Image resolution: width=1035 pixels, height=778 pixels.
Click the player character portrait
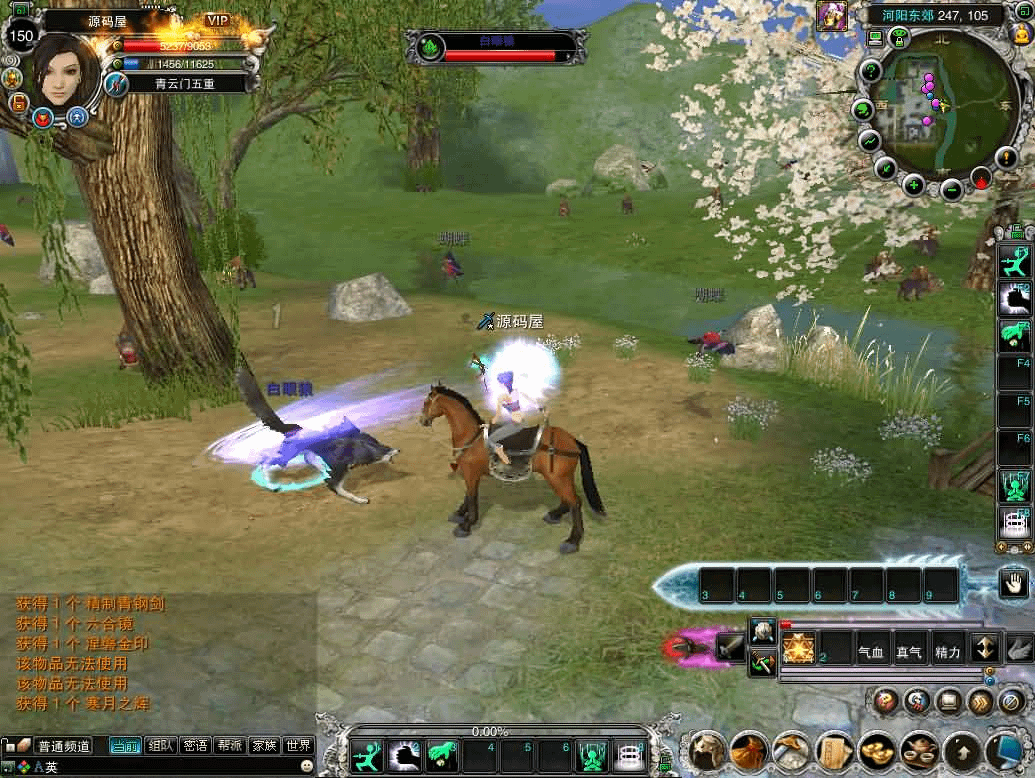tap(66, 72)
